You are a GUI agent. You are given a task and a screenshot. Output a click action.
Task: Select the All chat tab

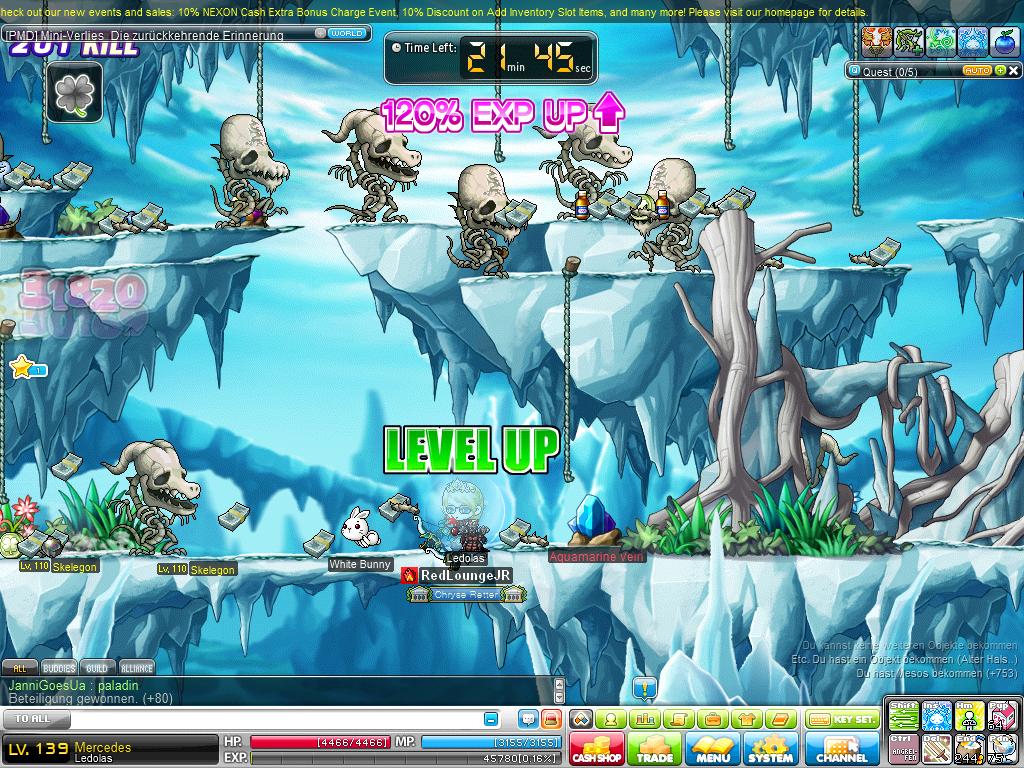[19, 668]
